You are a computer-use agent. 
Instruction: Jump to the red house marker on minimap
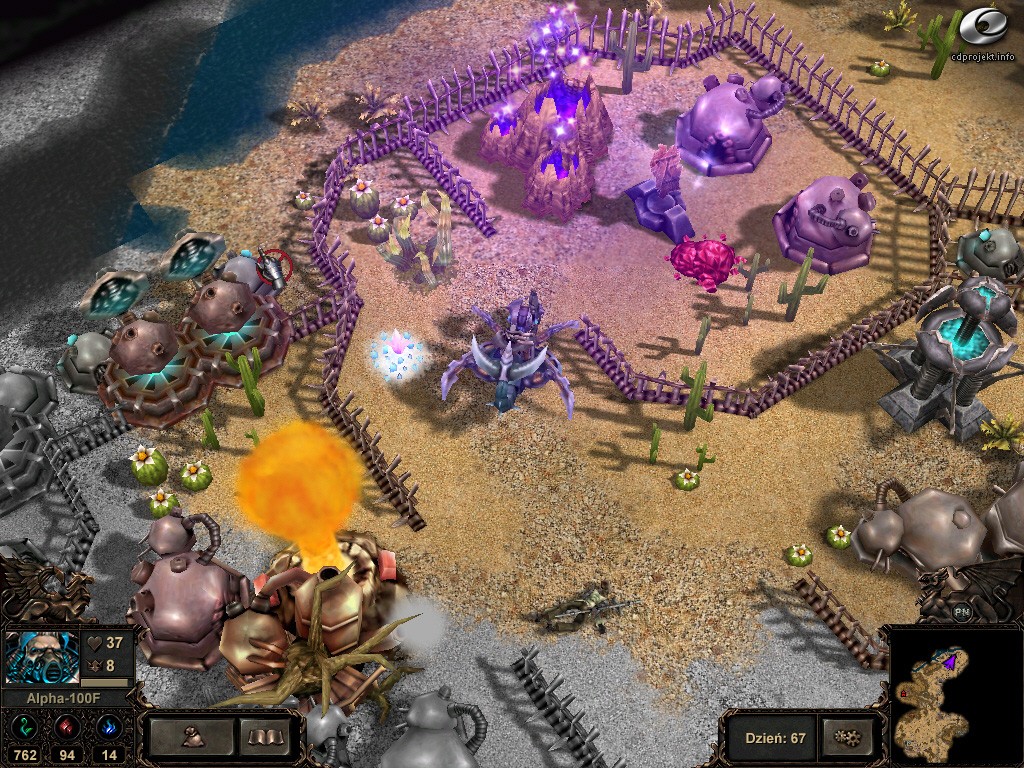point(903,691)
